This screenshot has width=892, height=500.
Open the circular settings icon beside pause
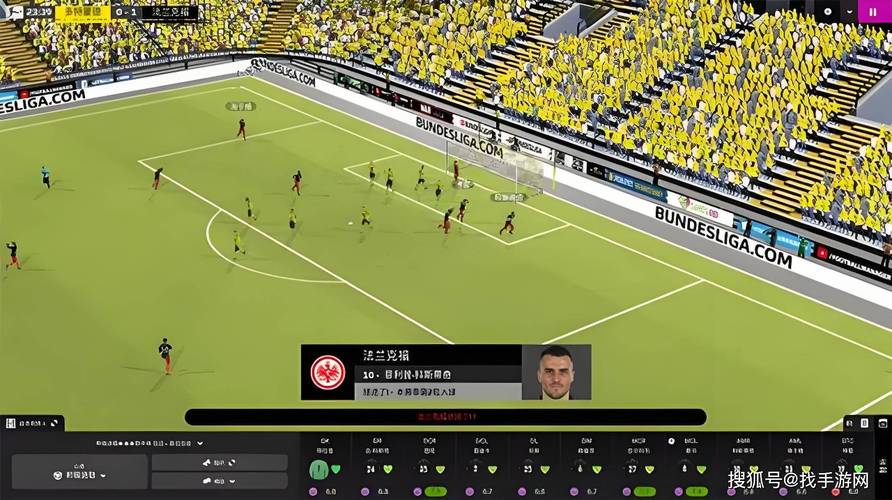point(827,11)
